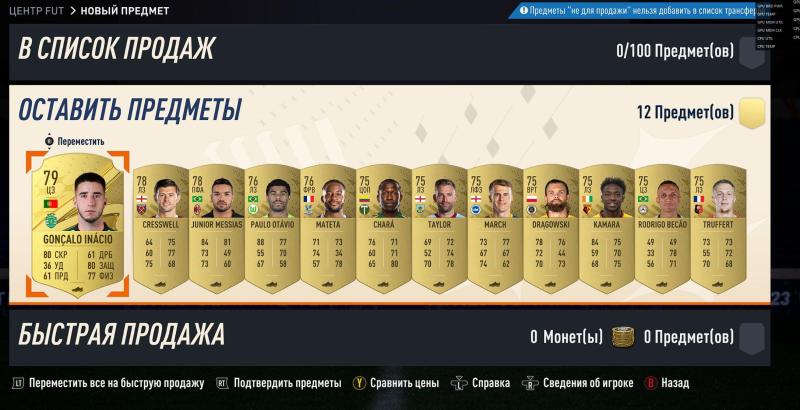Screen dimensions: 800x410
Task: Open the 'В список продаж' section
Action: [x=117, y=48]
